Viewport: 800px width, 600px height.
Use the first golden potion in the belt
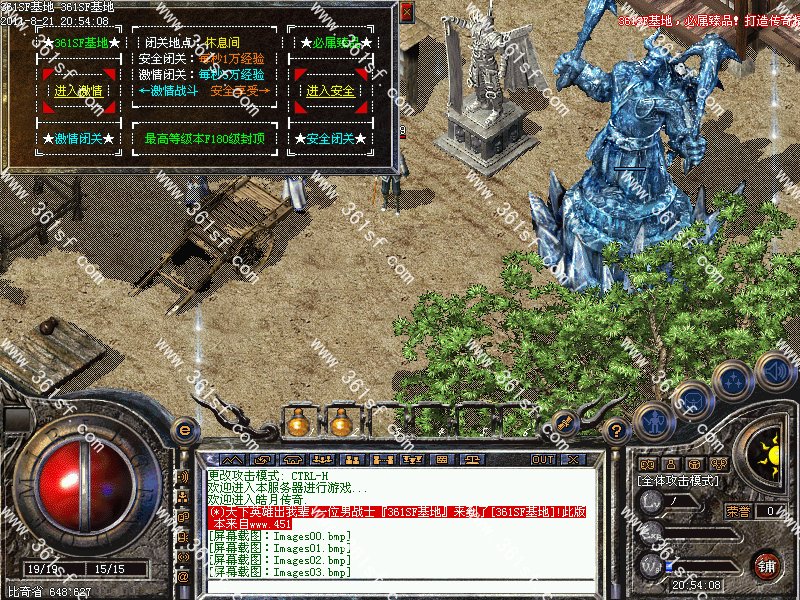(x=298, y=423)
